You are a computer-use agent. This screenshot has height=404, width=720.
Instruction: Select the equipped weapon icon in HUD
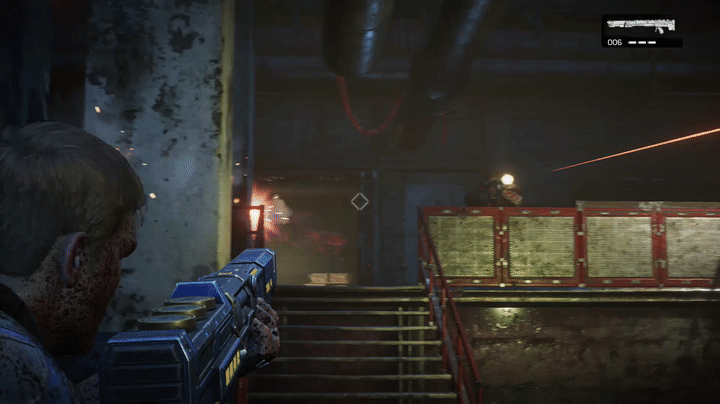[x=641, y=25]
